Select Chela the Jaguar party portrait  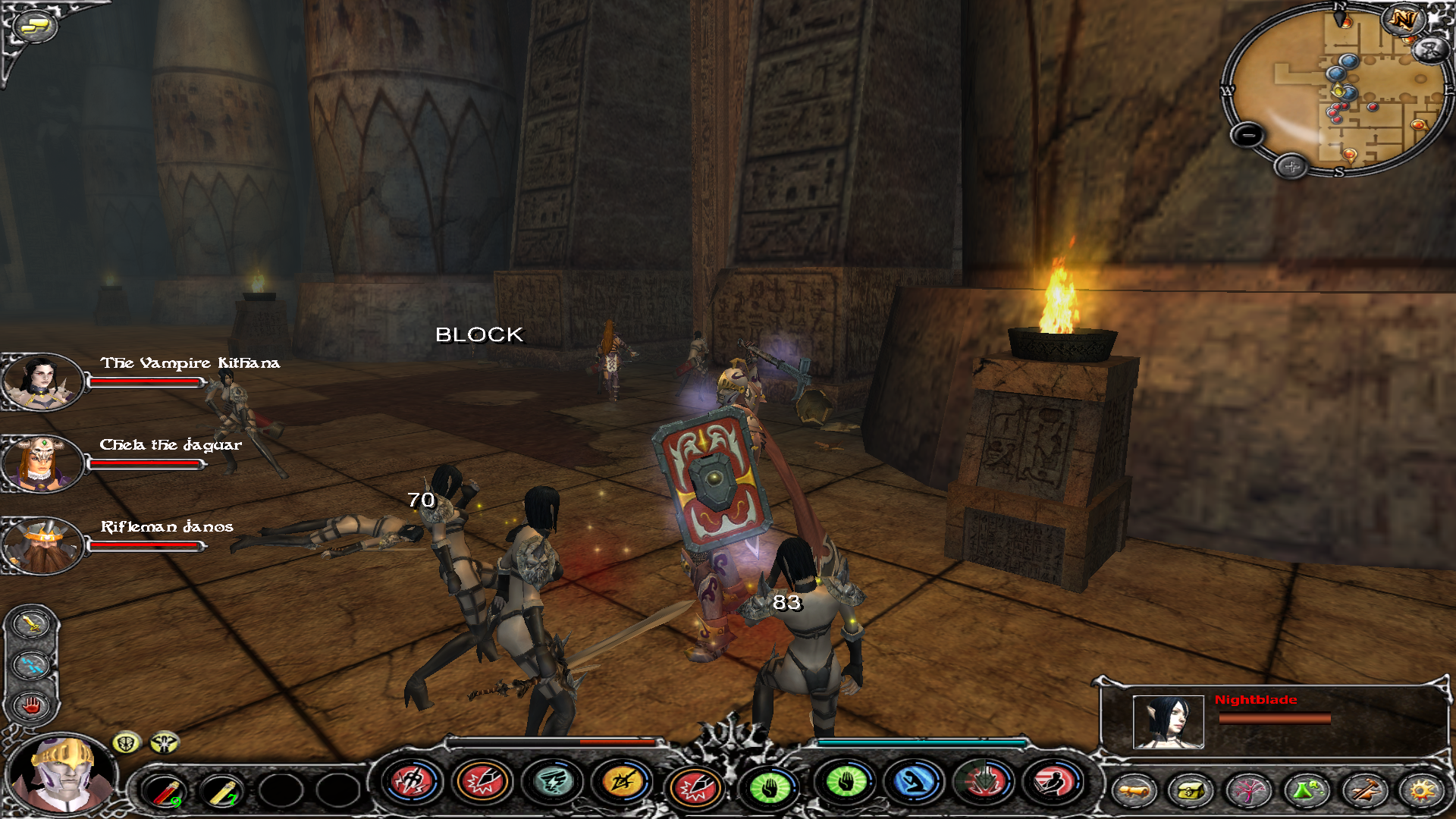pos(41,463)
